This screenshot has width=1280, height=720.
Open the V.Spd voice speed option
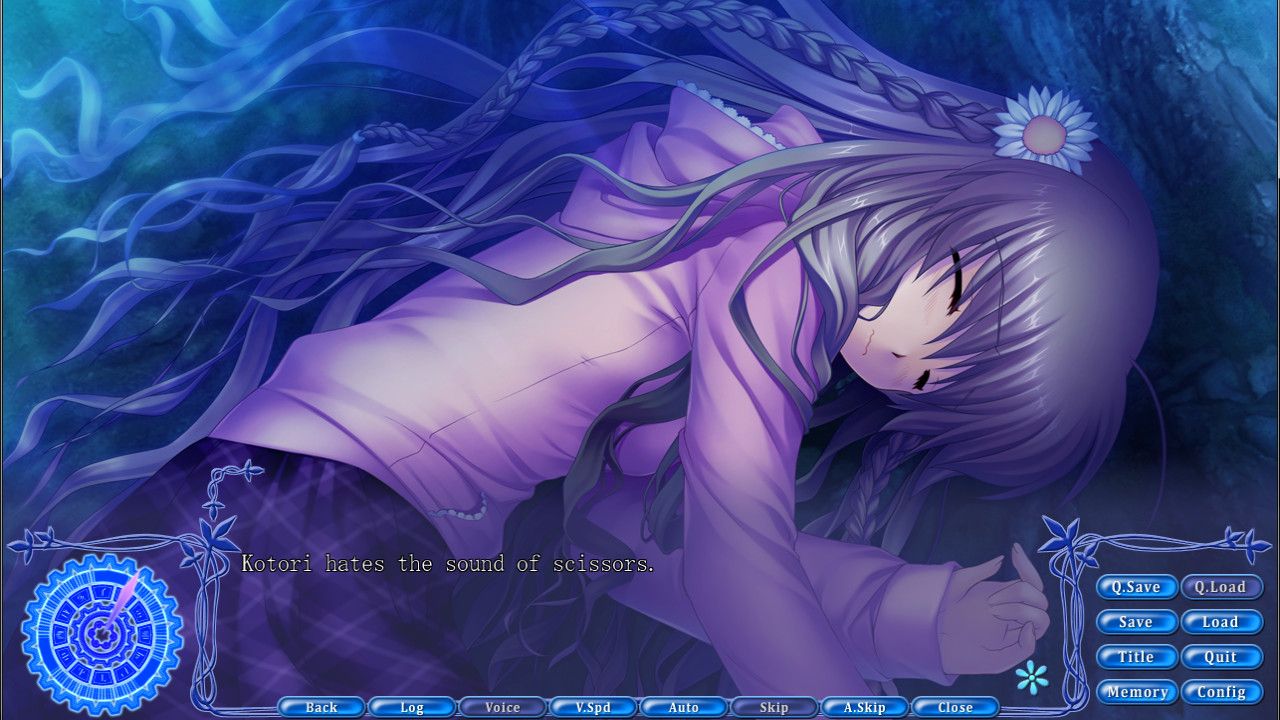(593, 707)
